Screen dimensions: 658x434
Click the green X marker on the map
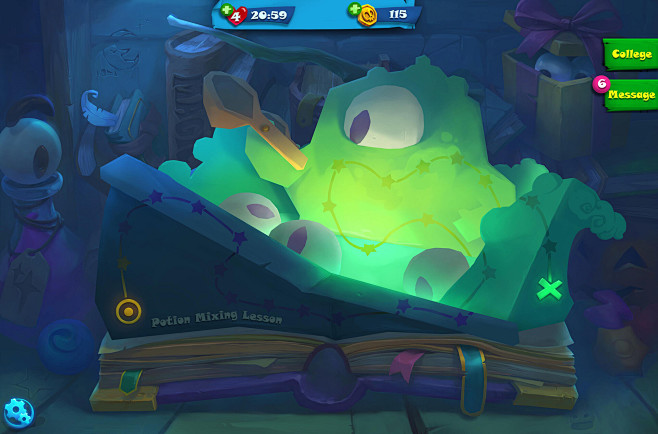tap(548, 290)
